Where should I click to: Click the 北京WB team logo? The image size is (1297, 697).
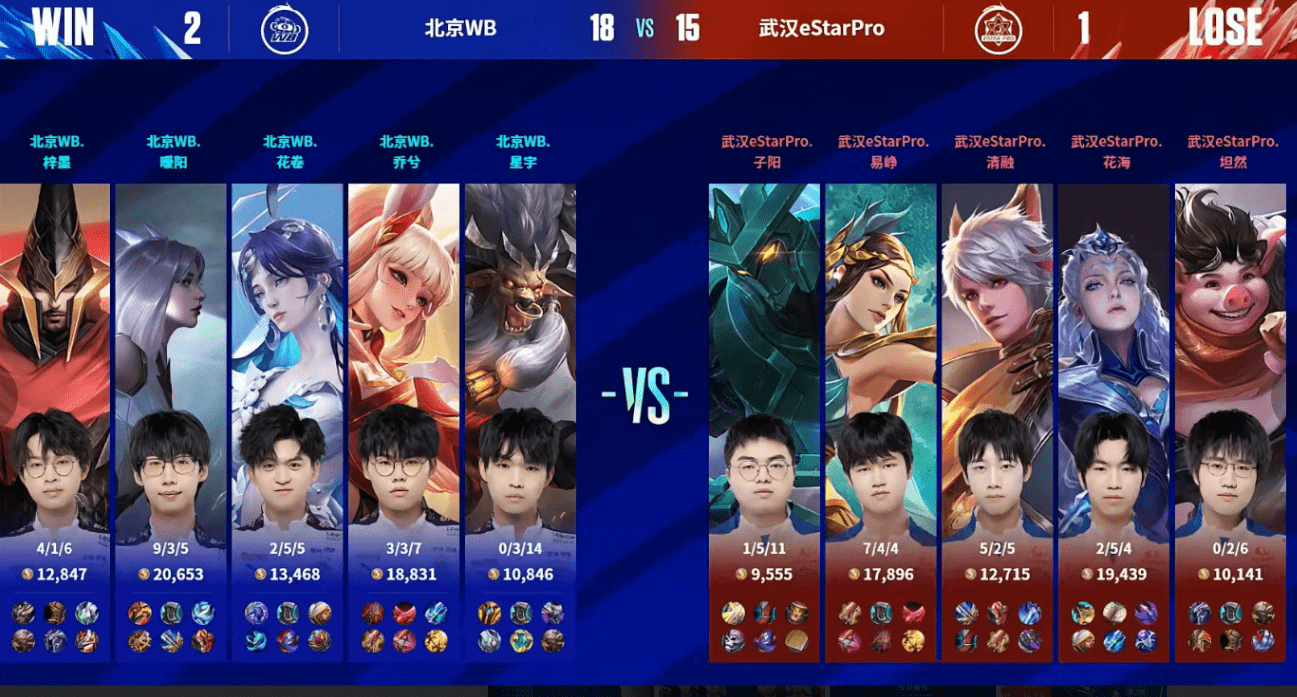pyautogui.click(x=284, y=29)
